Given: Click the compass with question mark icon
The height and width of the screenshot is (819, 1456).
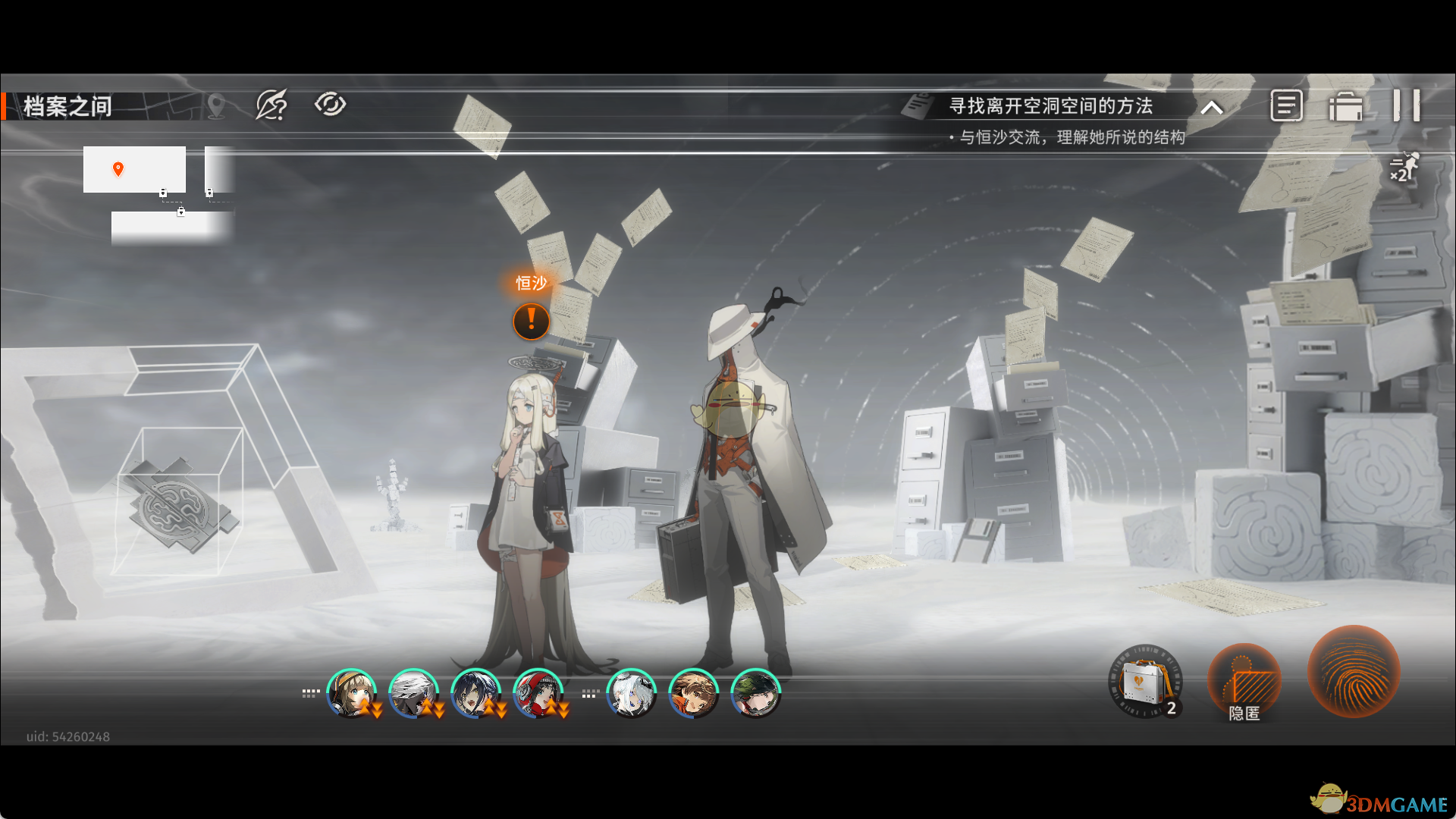Looking at the screenshot, I should pyautogui.click(x=271, y=105).
